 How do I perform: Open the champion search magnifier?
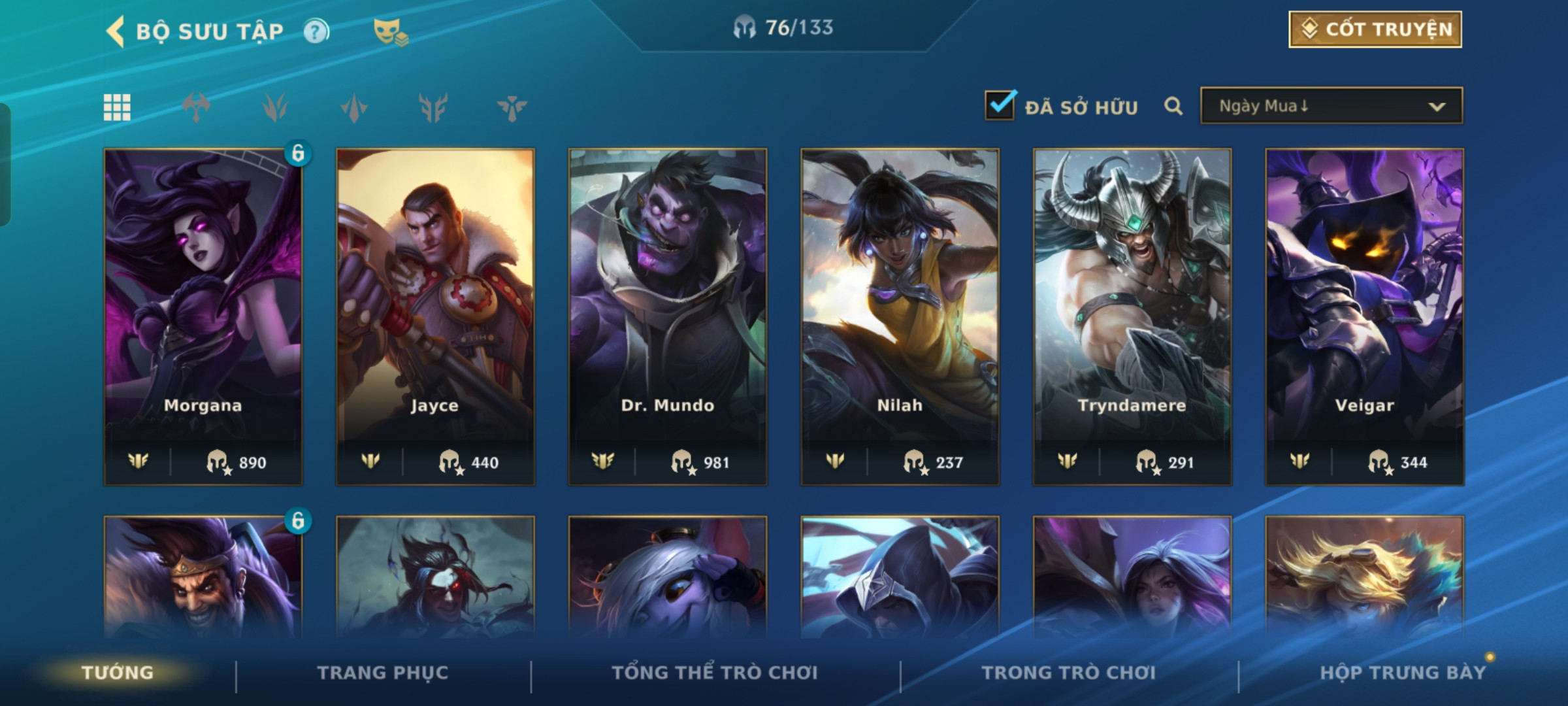(1173, 106)
